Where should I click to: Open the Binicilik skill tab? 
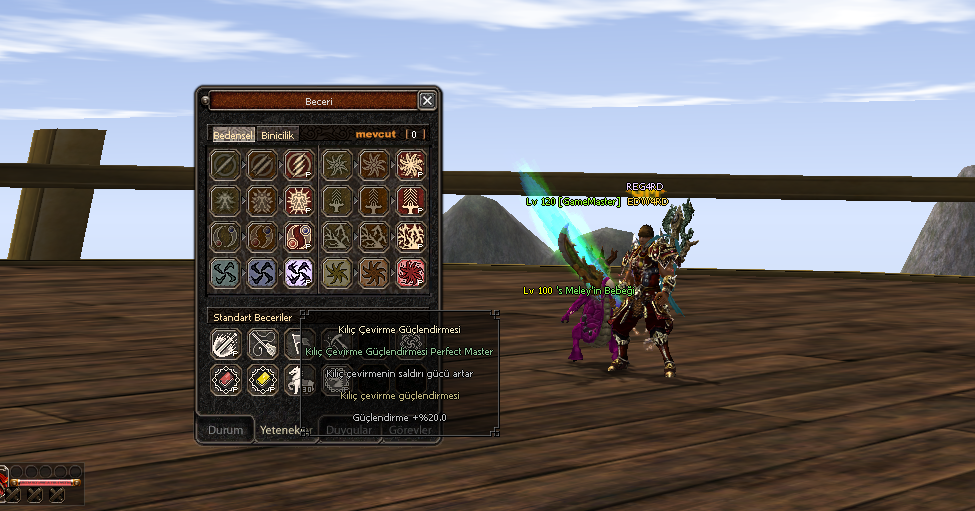(x=277, y=134)
